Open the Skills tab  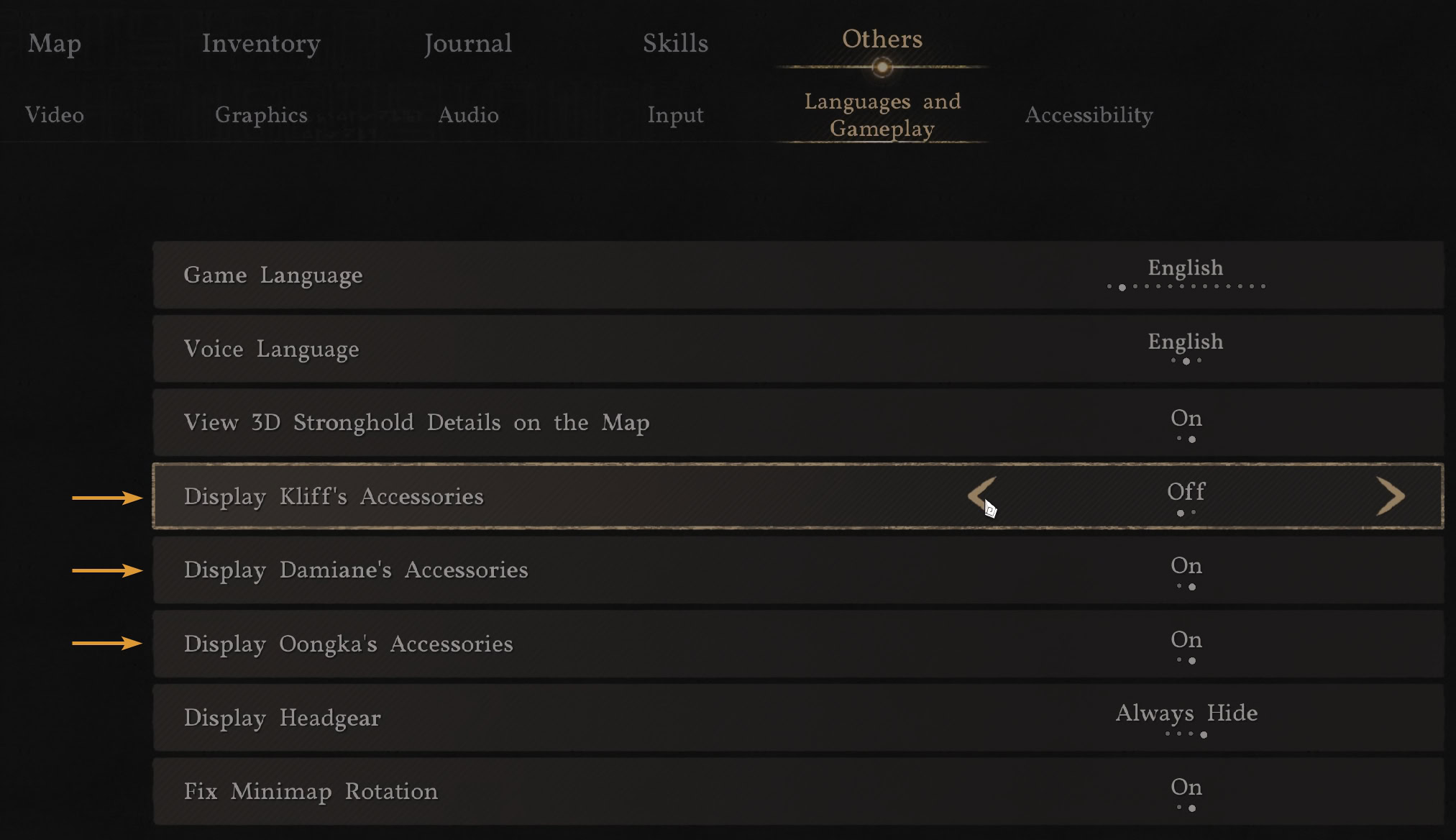coord(674,44)
